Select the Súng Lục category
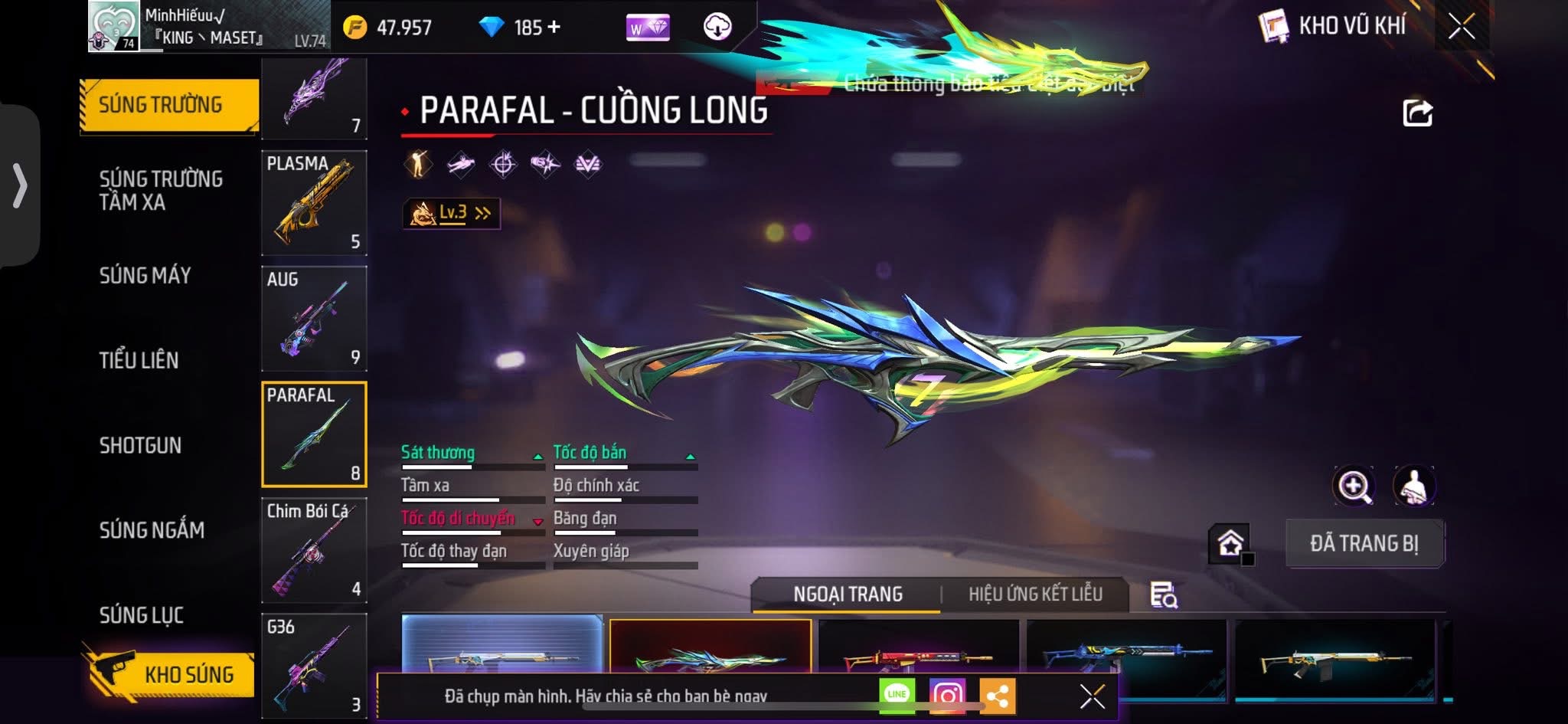The image size is (1568, 724). [142, 614]
